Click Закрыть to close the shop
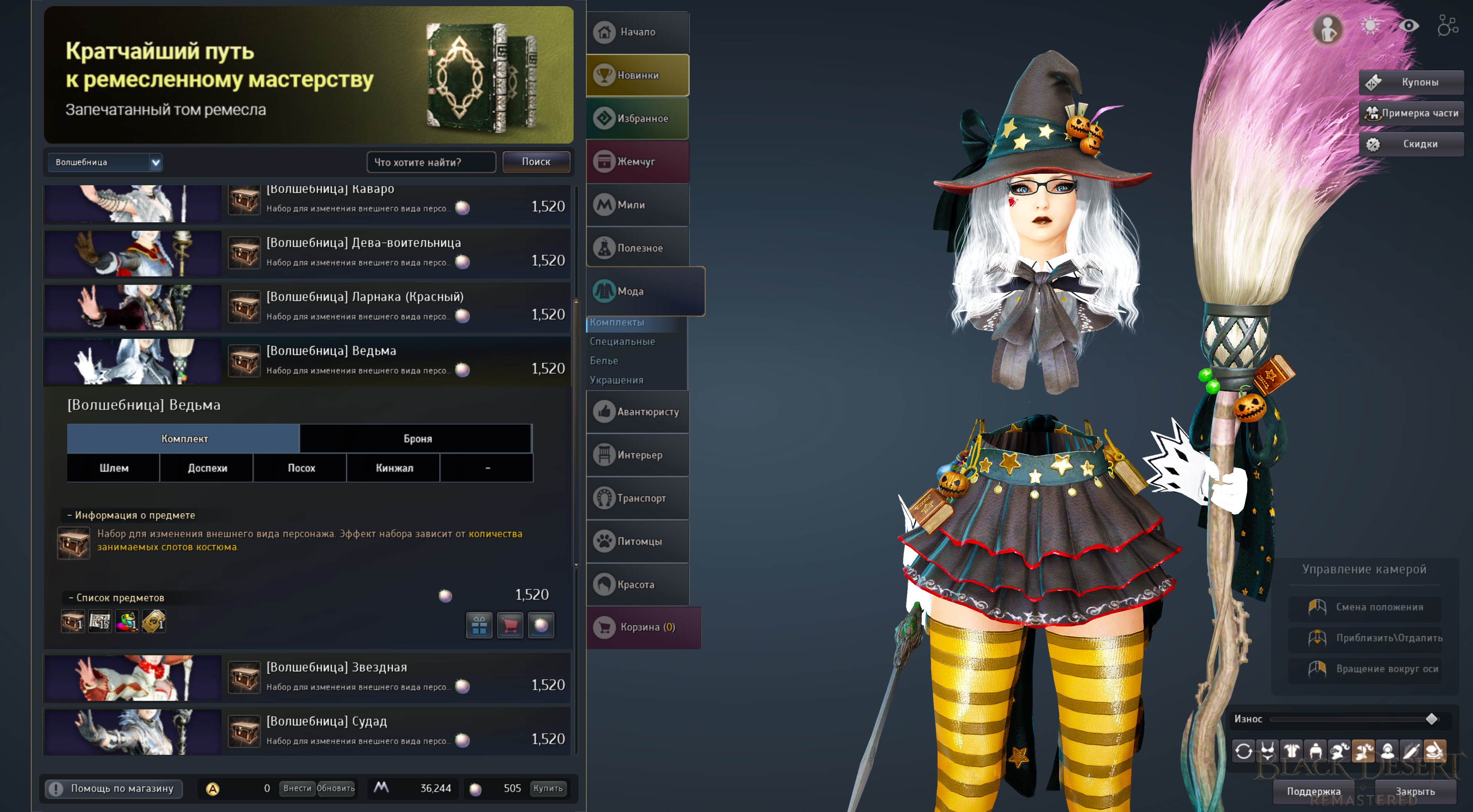The width and height of the screenshot is (1473, 812). pyautogui.click(x=1414, y=792)
